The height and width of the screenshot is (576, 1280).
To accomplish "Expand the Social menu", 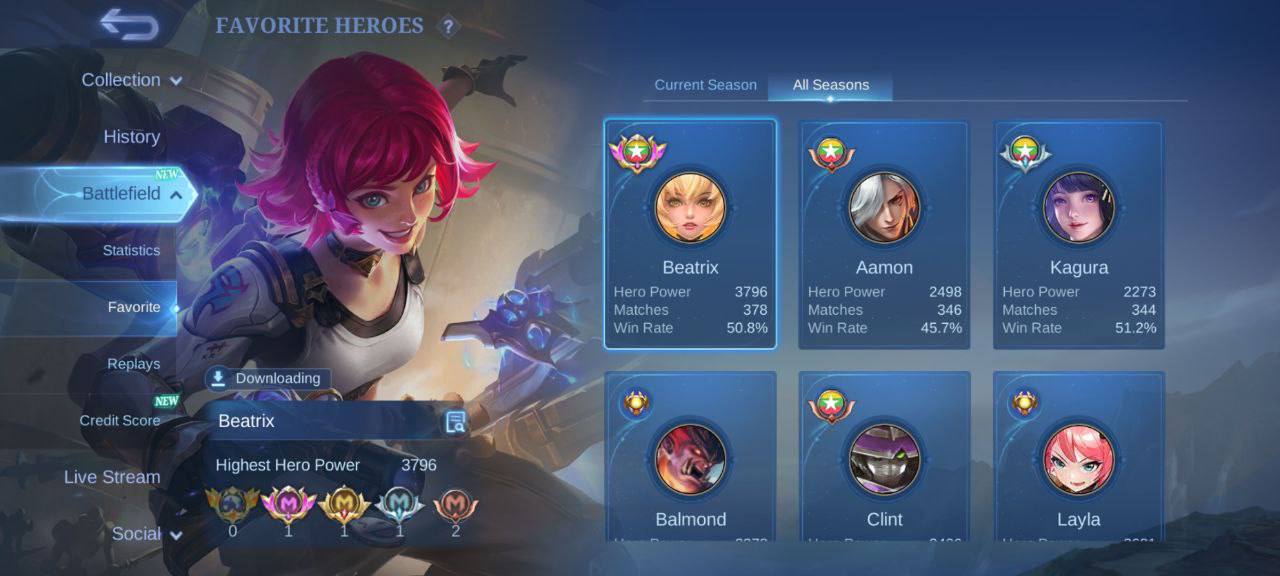I will click(x=146, y=534).
